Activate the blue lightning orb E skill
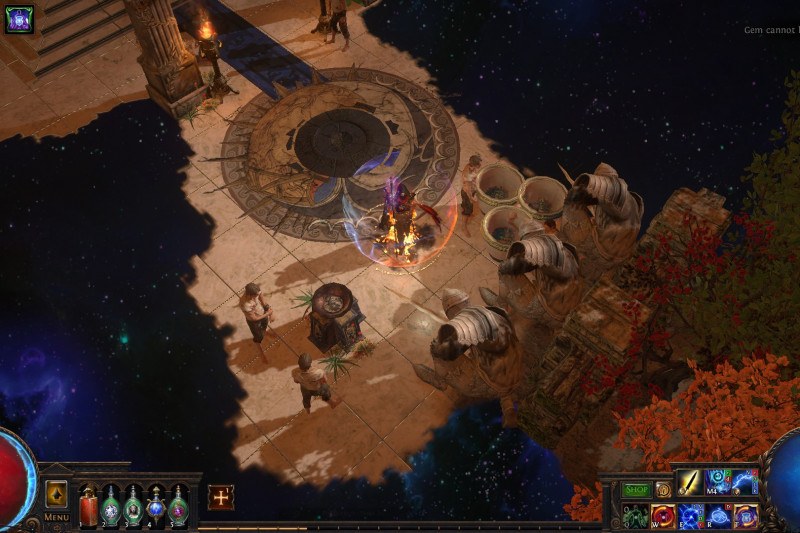 [x=690, y=516]
